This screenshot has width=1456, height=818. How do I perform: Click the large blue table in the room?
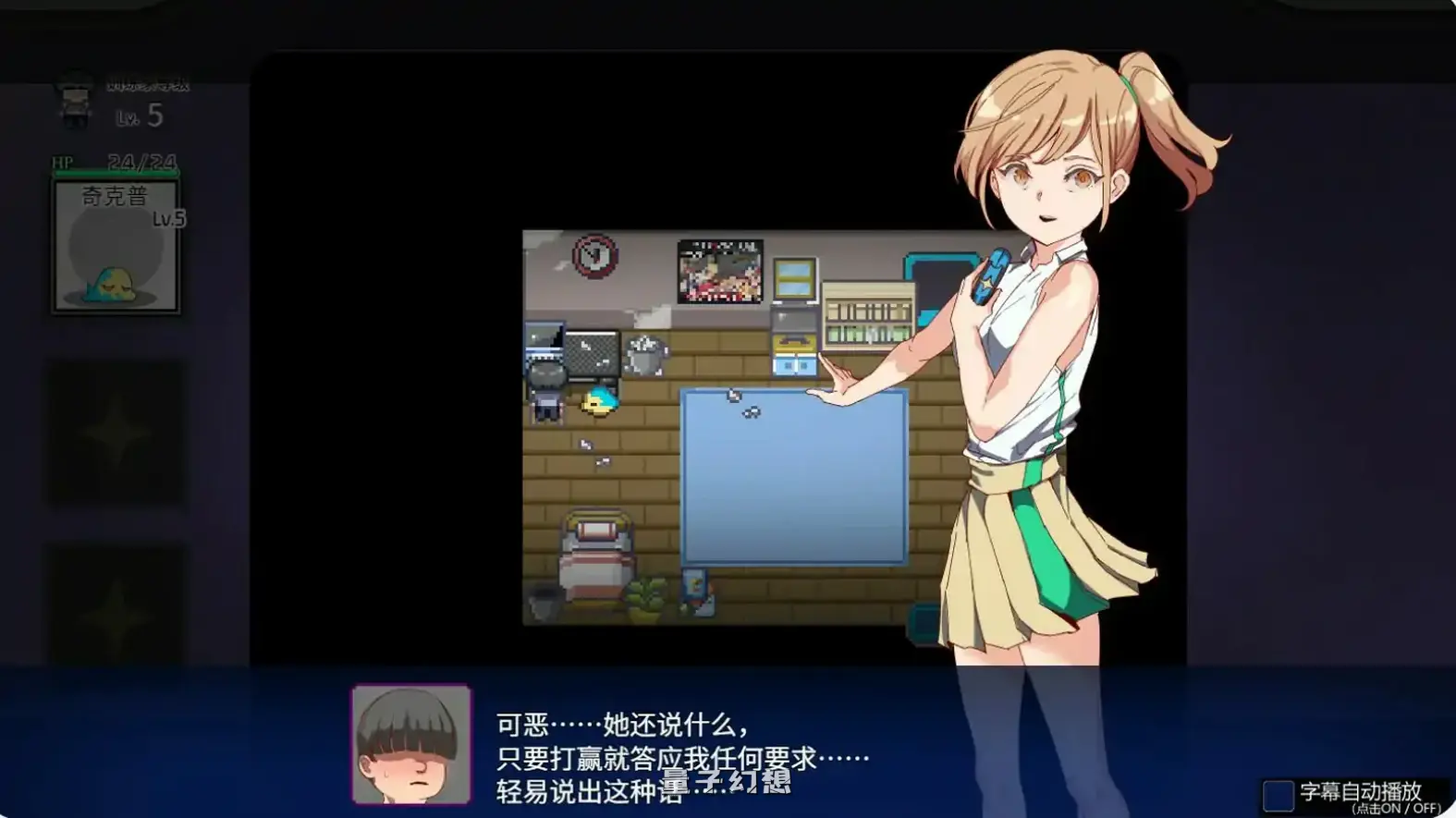pyautogui.click(x=793, y=476)
